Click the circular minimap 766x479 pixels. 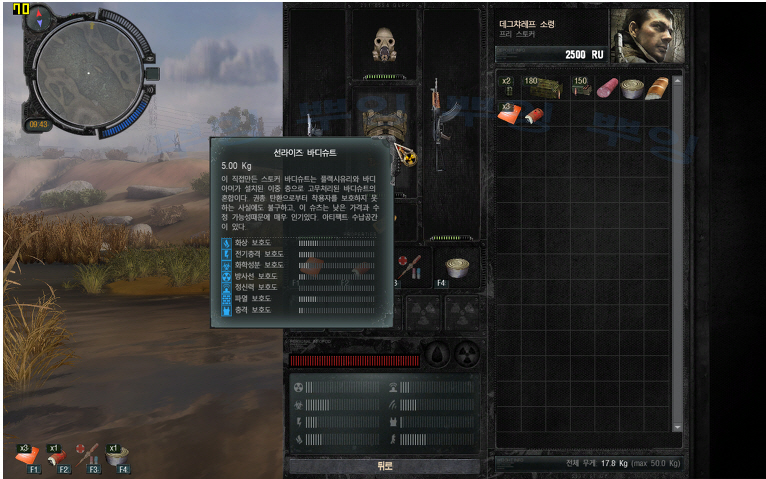click(x=88, y=72)
